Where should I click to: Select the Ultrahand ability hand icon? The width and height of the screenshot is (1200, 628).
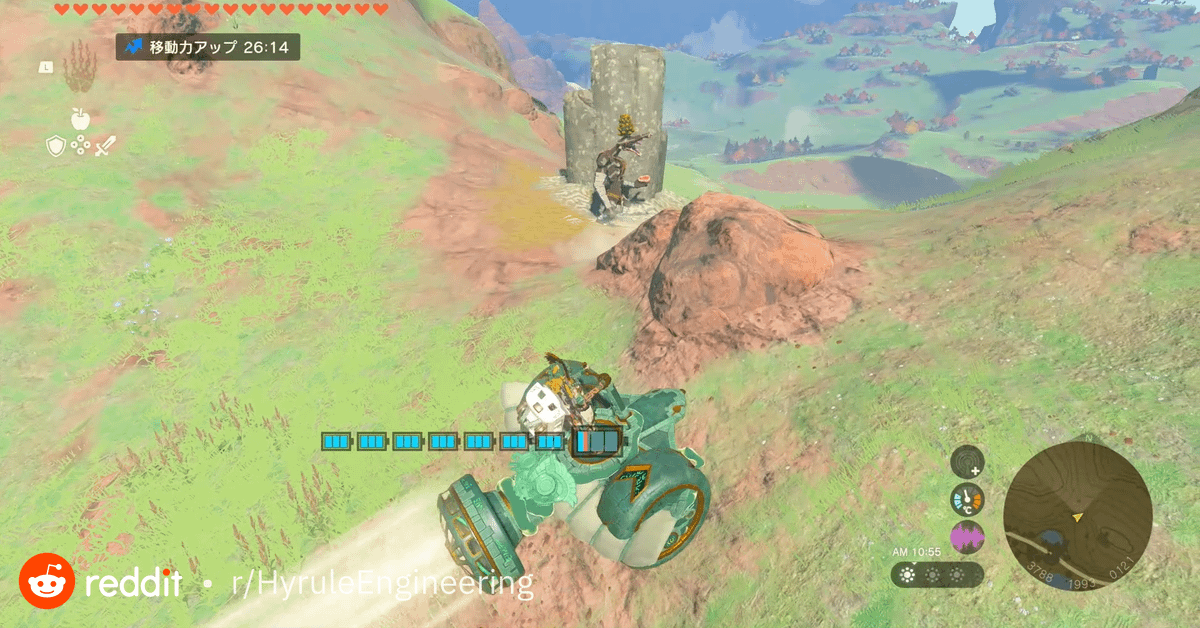(80, 71)
